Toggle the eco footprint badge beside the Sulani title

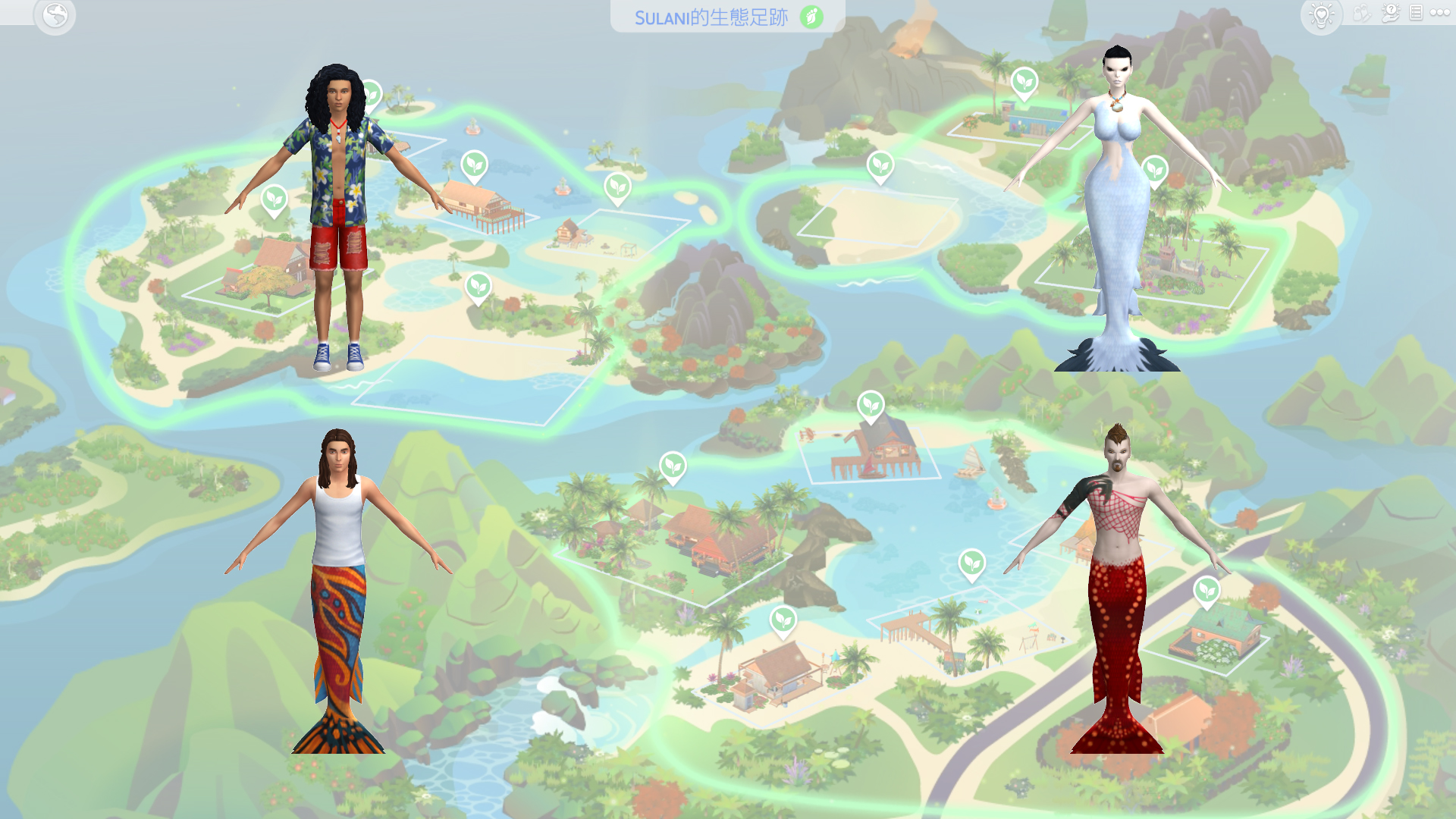811,14
